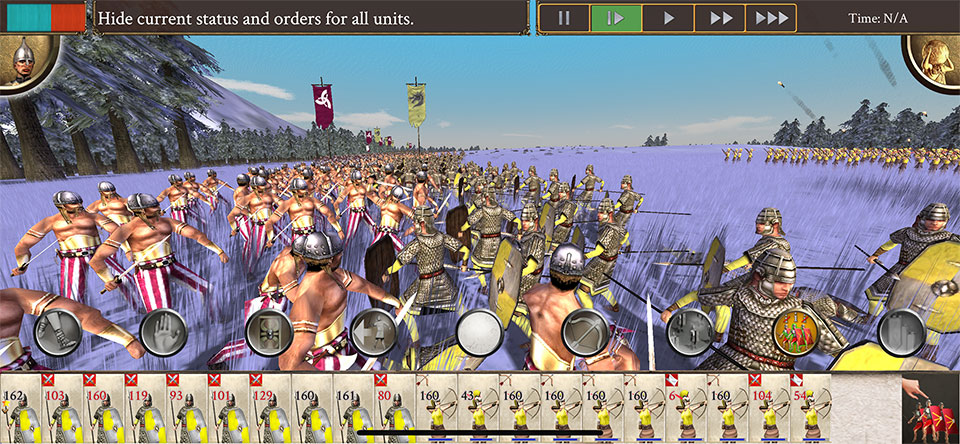Select the infantry unit card with 162 men

tap(20, 408)
